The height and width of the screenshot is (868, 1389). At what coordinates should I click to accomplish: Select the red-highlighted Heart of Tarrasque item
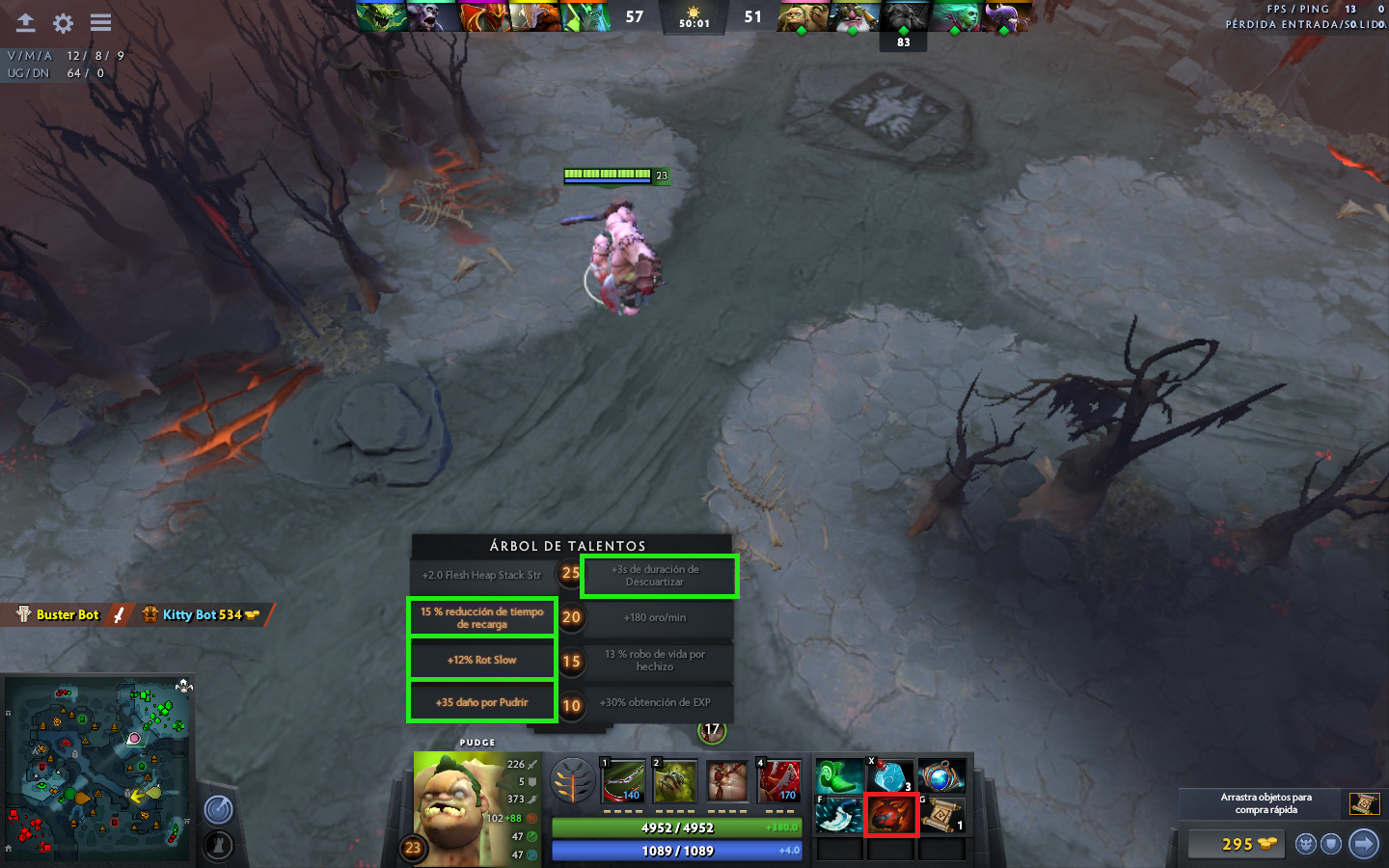point(890,816)
